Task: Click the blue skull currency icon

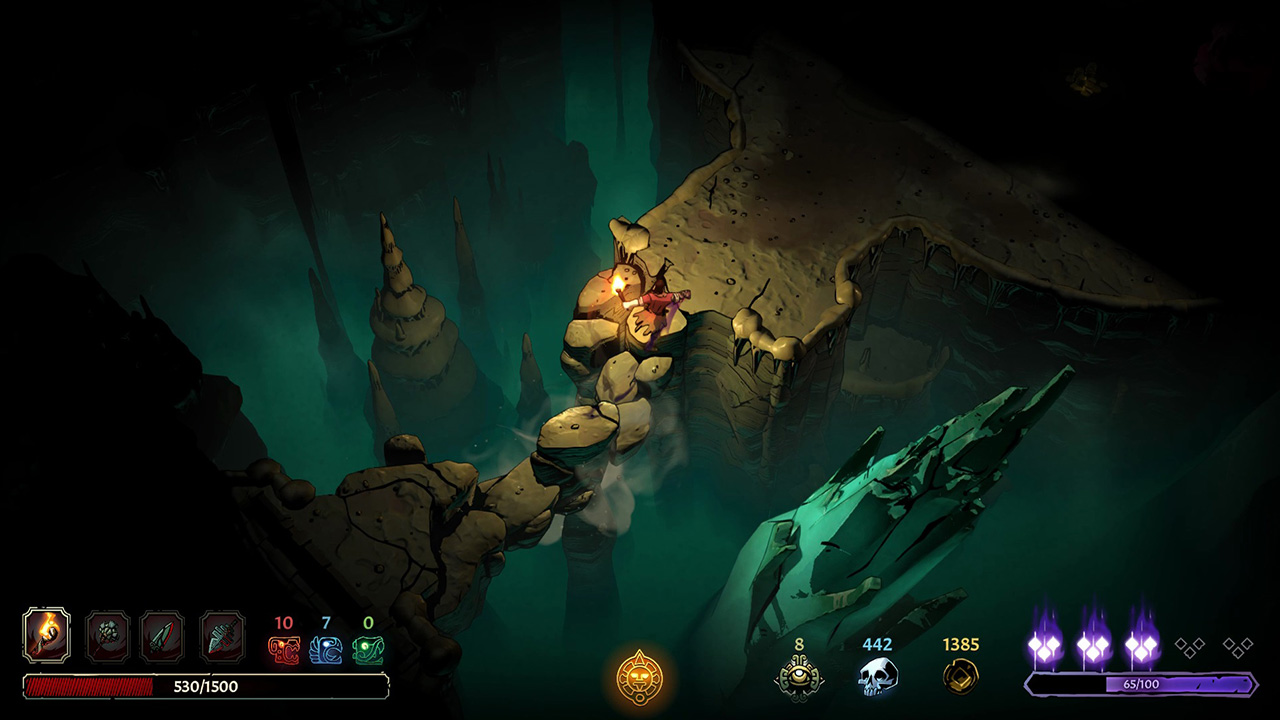Action: click(877, 677)
